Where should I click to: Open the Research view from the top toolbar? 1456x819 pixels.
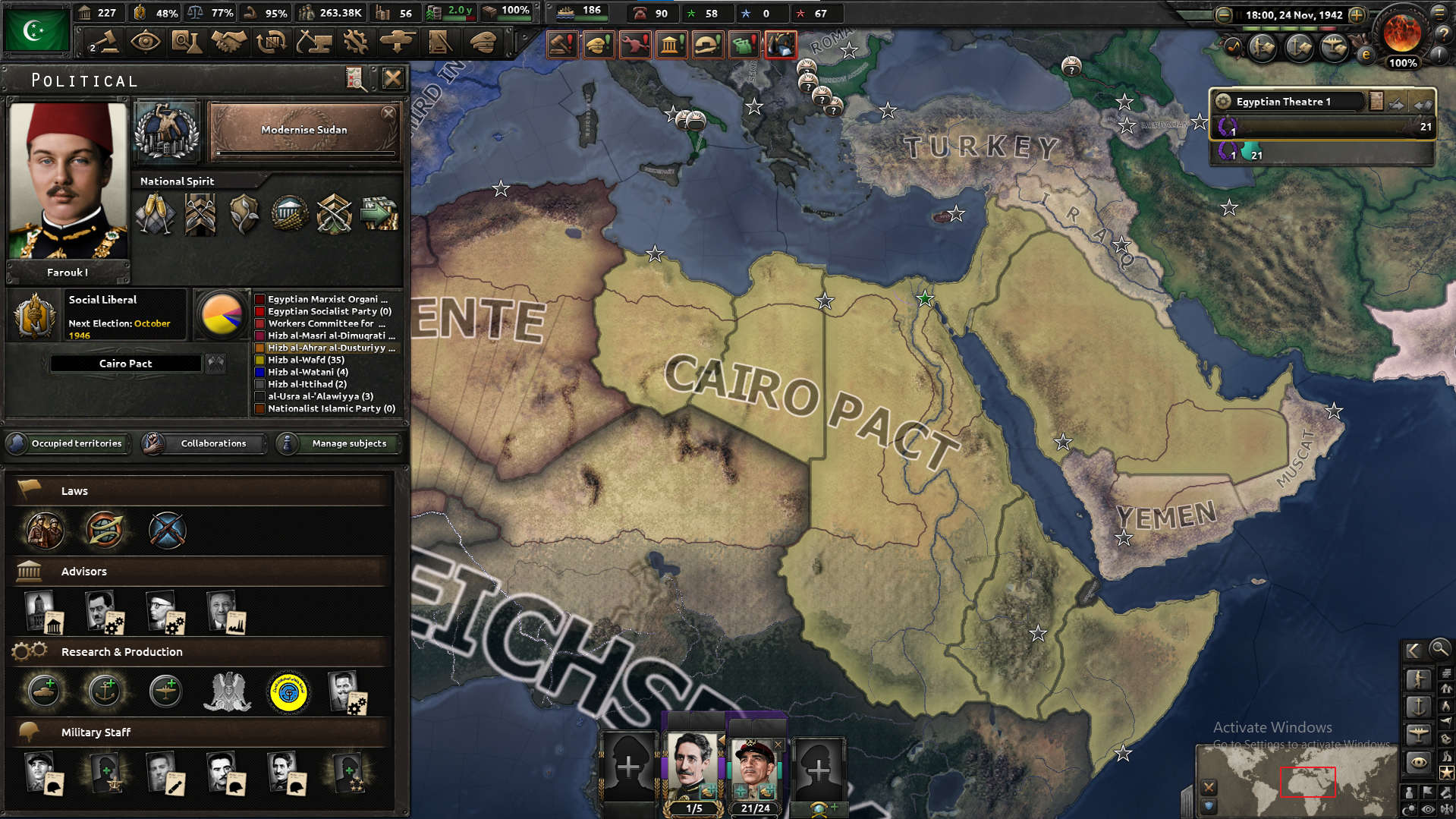point(187,42)
